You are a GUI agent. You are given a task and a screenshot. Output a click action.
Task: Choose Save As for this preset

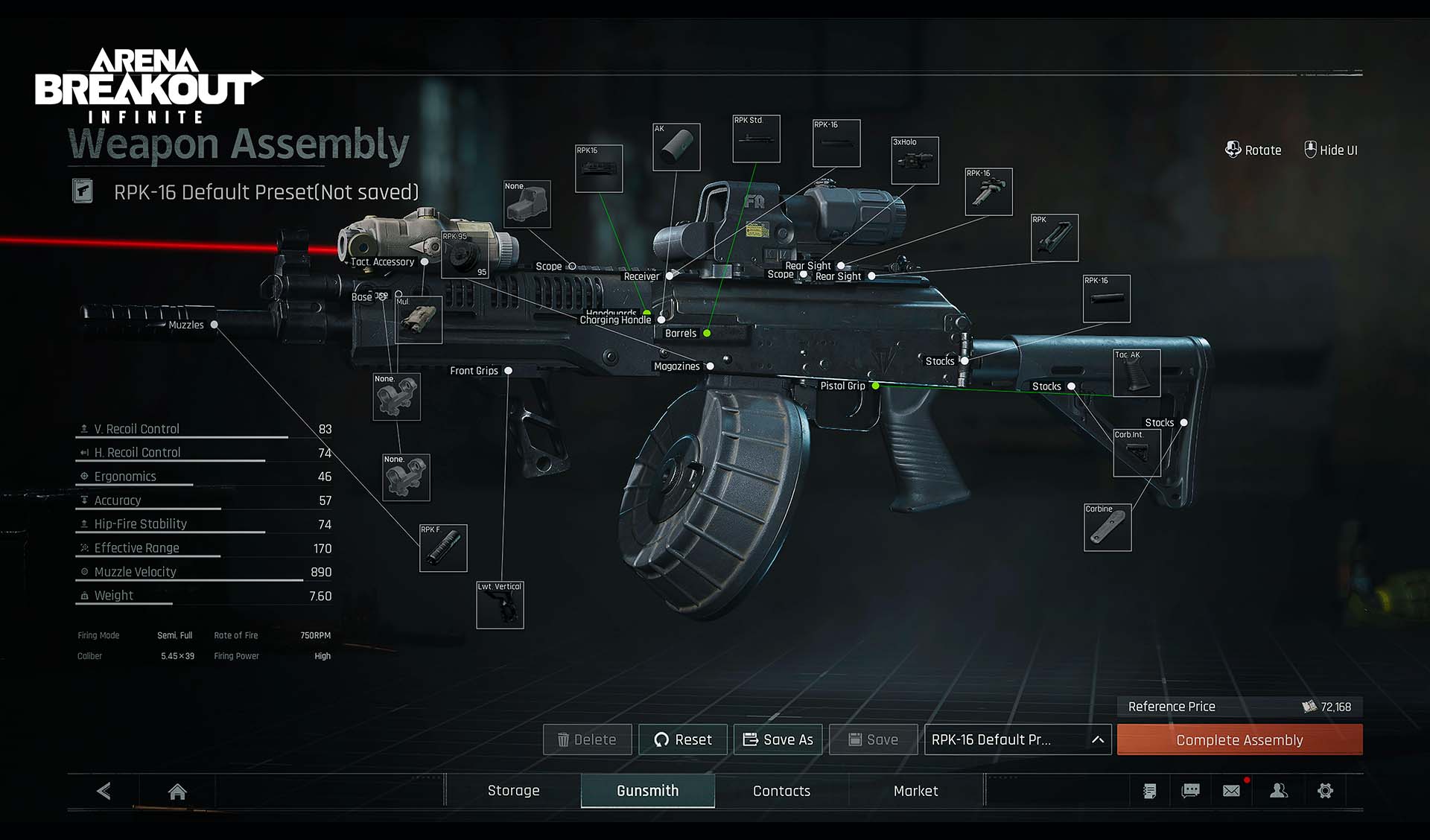tap(778, 739)
